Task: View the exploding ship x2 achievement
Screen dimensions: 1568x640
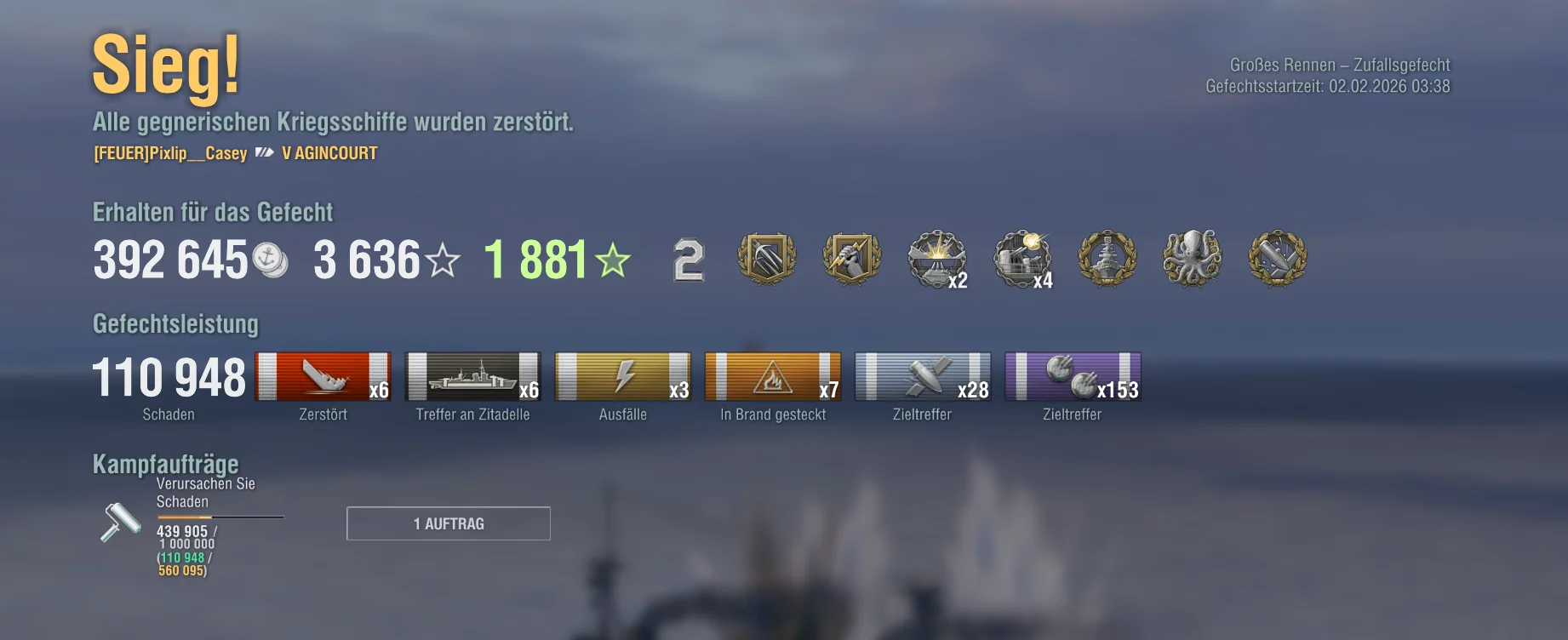Action: [x=937, y=260]
